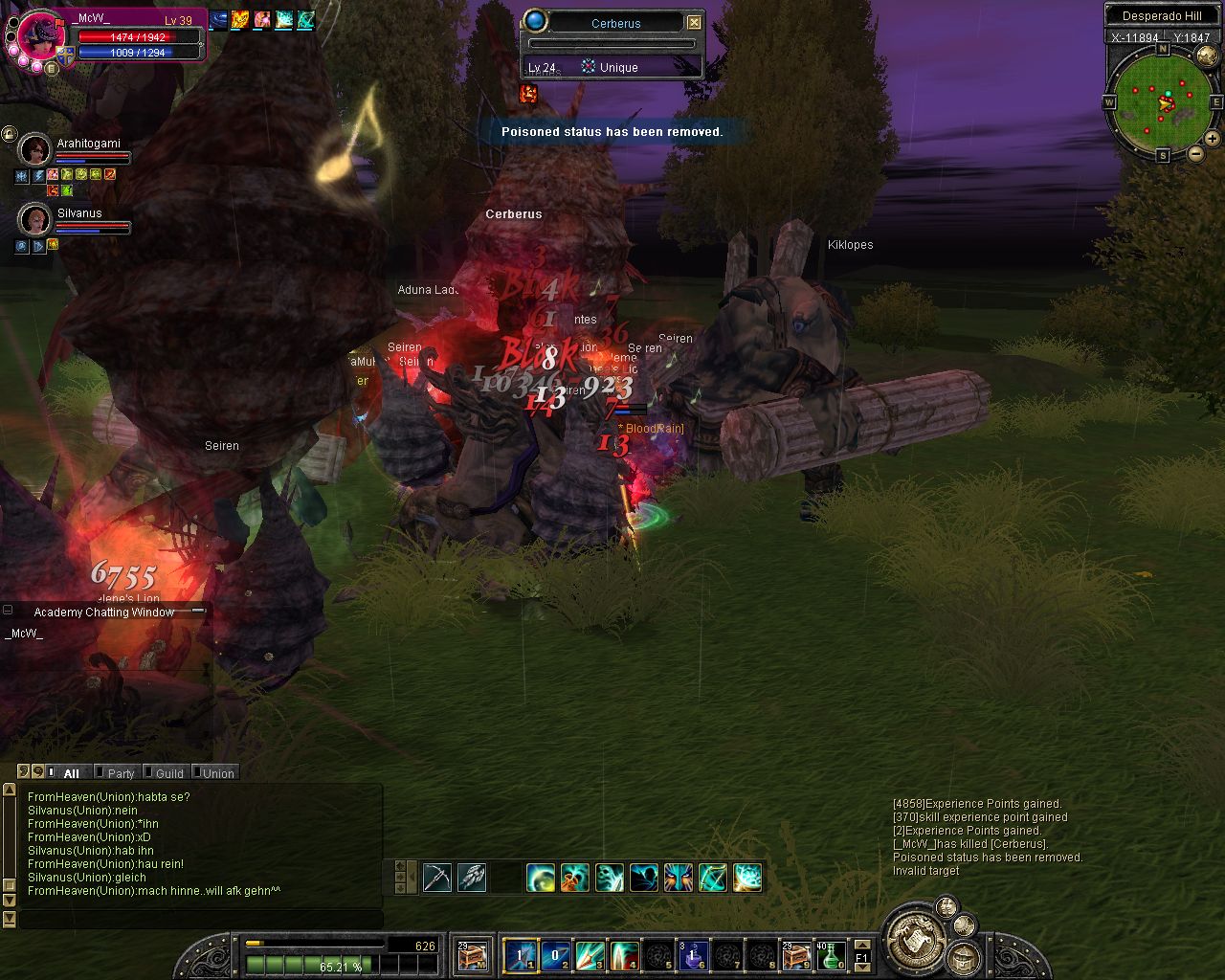Viewport: 1225px width, 980px height.
Task: Minimize the Academy Chatting Window
Action: click(8, 611)
